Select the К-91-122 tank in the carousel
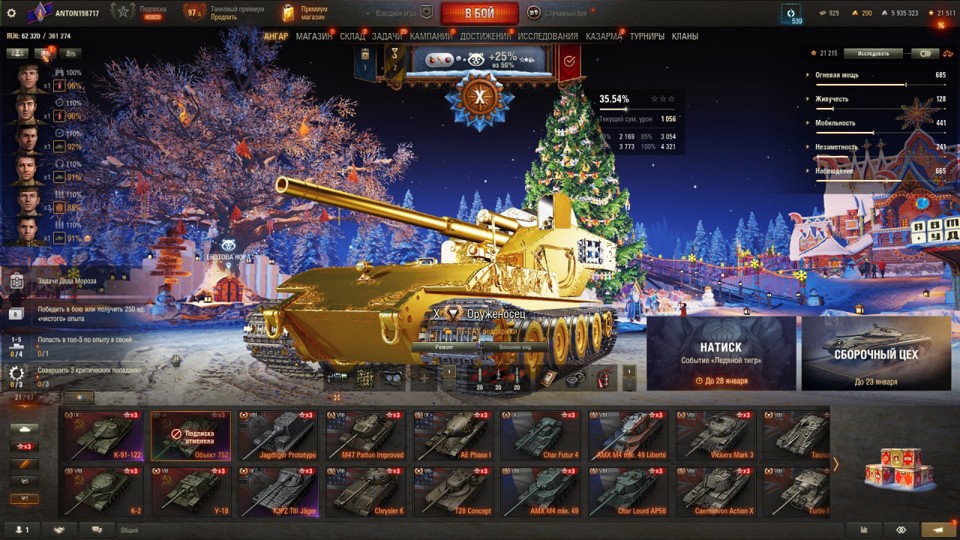Screen dimensions: 960x540 104,435
